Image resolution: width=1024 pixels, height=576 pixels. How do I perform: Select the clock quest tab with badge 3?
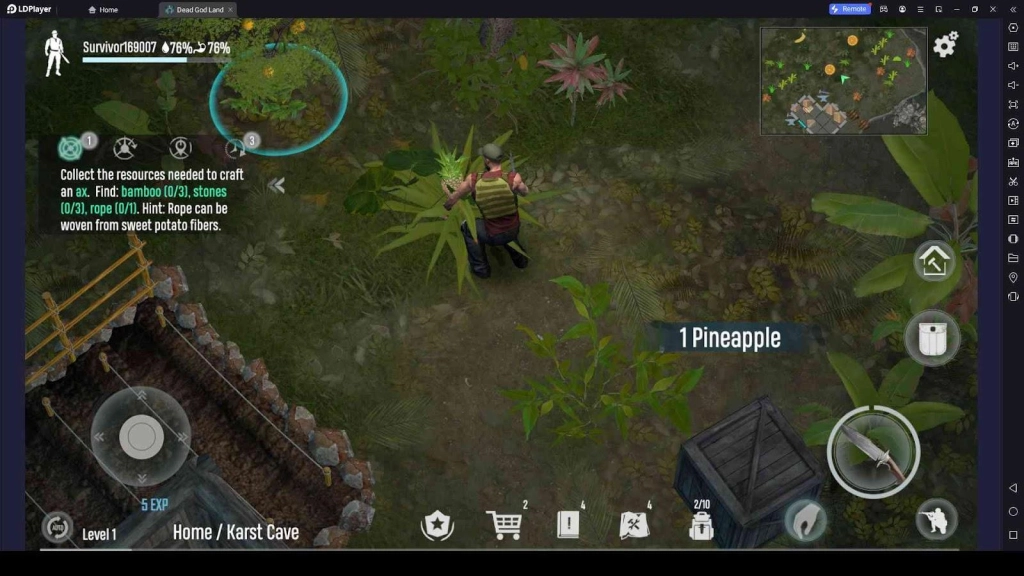237,148
